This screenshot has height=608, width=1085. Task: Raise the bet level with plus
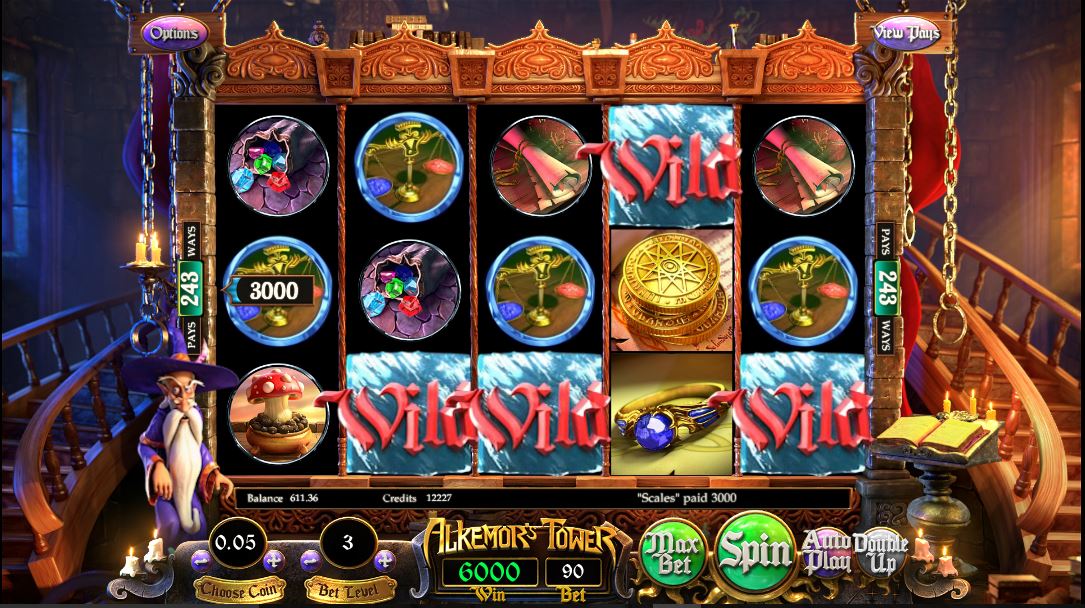383,559
